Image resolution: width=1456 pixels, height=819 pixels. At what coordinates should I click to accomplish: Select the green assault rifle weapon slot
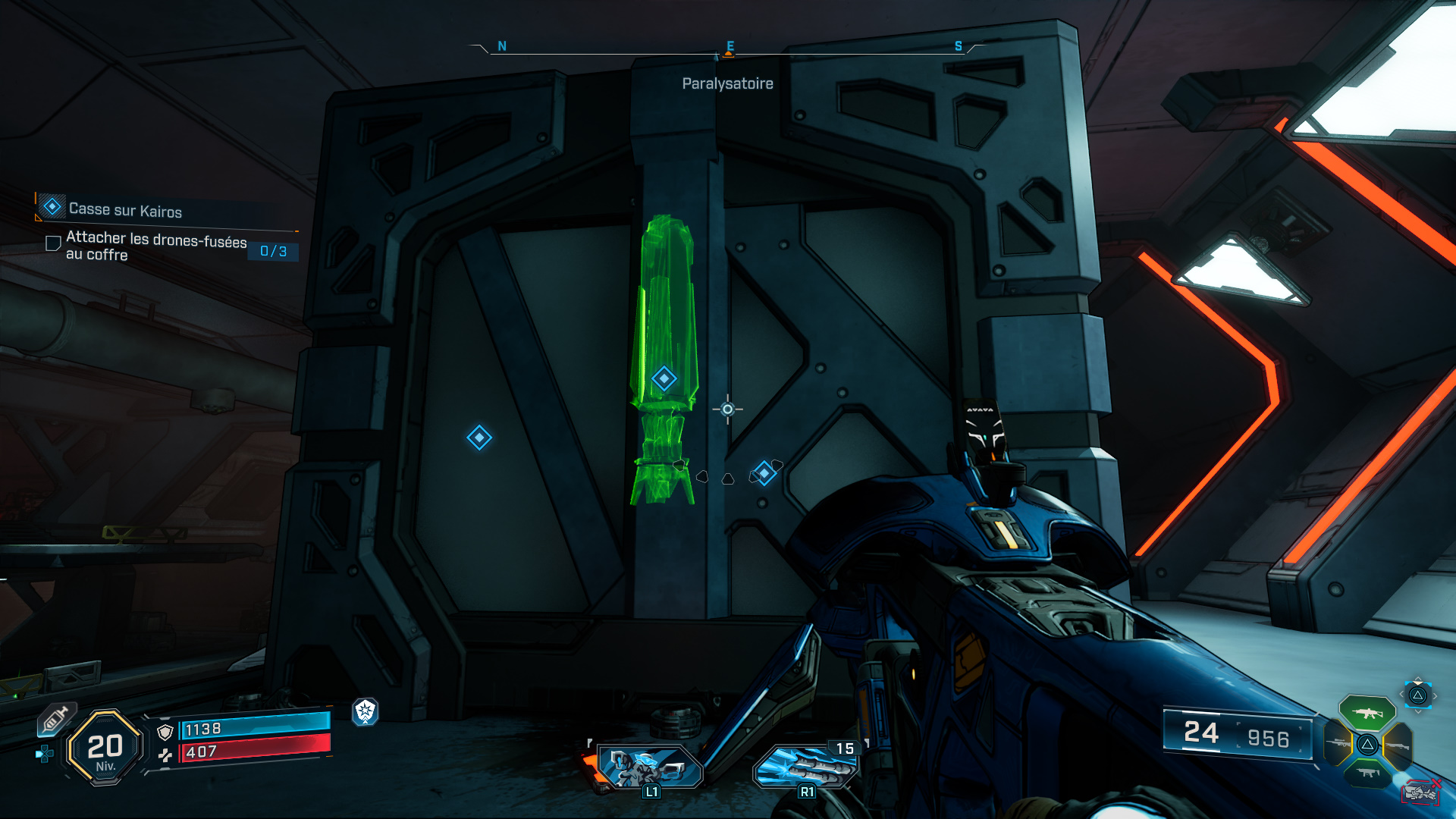pos(1367,713)
